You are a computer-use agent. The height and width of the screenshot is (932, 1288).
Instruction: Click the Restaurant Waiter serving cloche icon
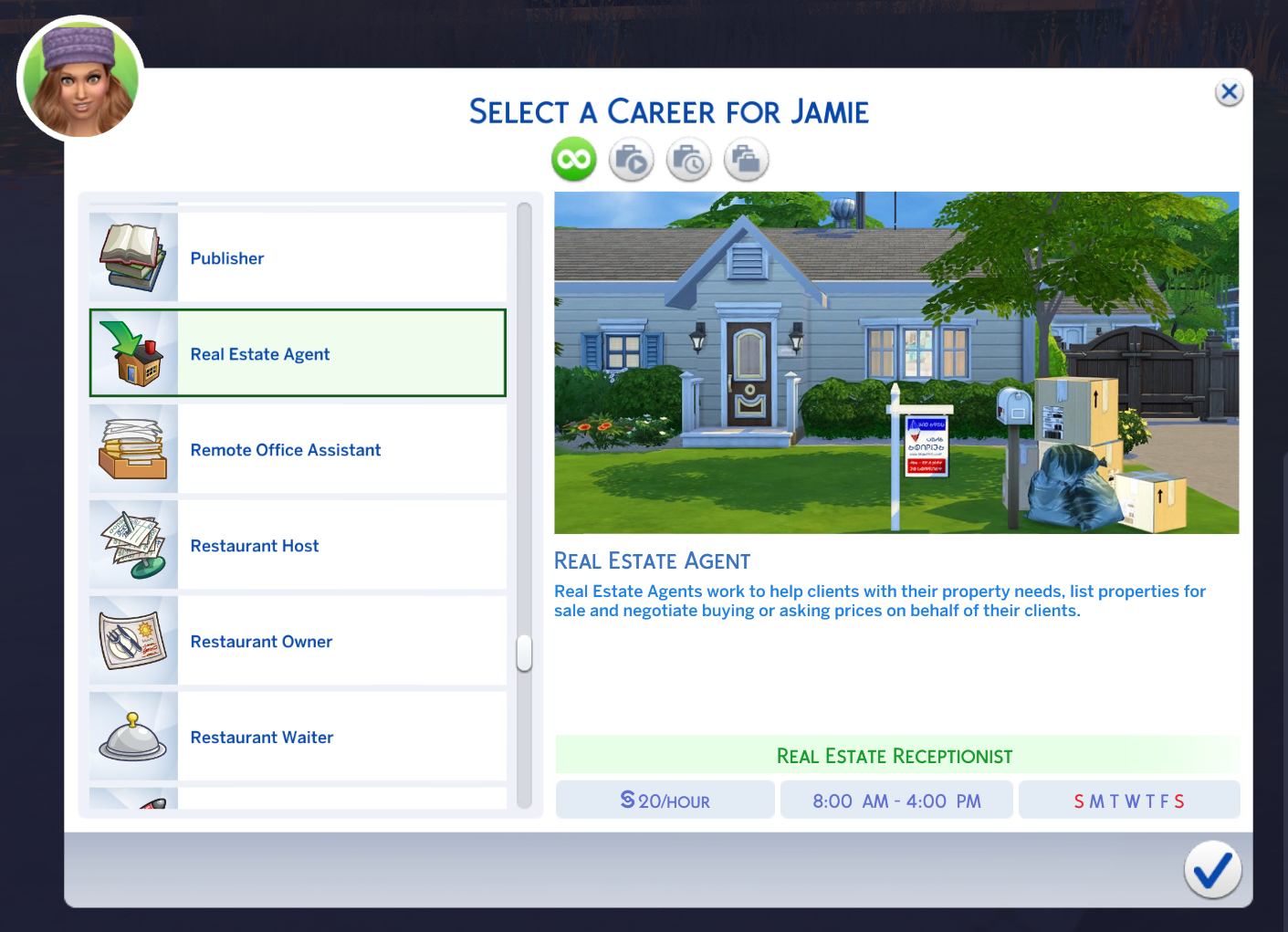click(133, 736)
